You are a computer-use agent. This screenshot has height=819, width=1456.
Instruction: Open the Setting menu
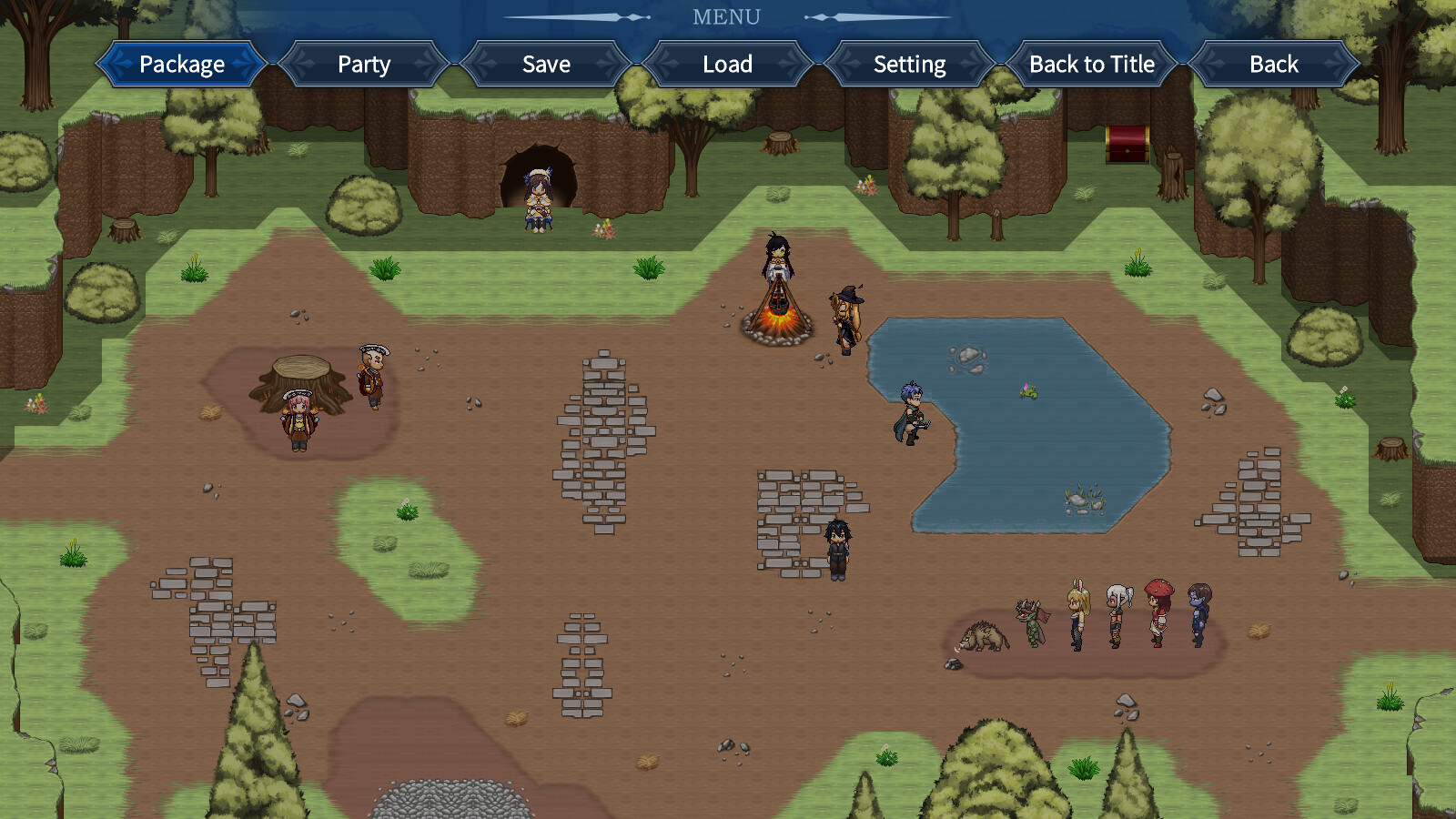(909, 64)
